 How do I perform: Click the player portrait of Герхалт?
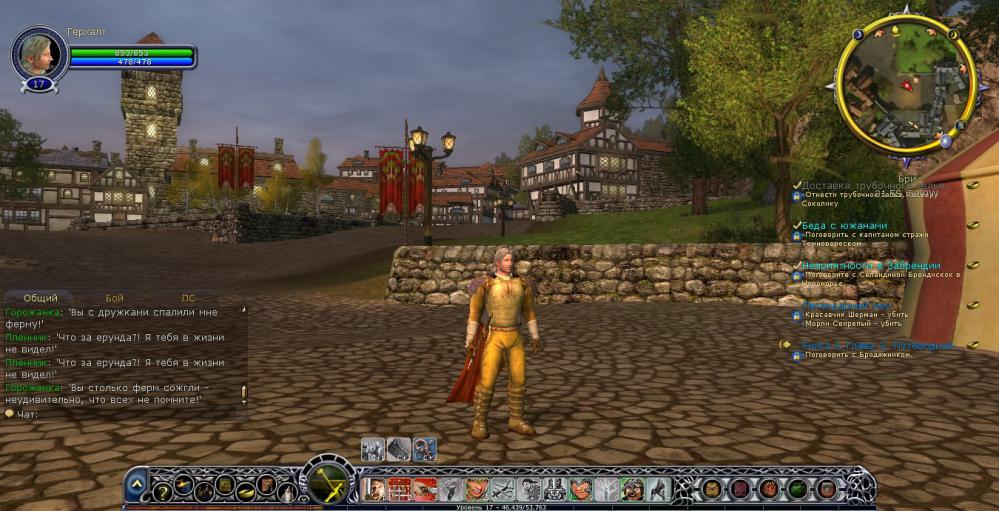coord(38,53)
